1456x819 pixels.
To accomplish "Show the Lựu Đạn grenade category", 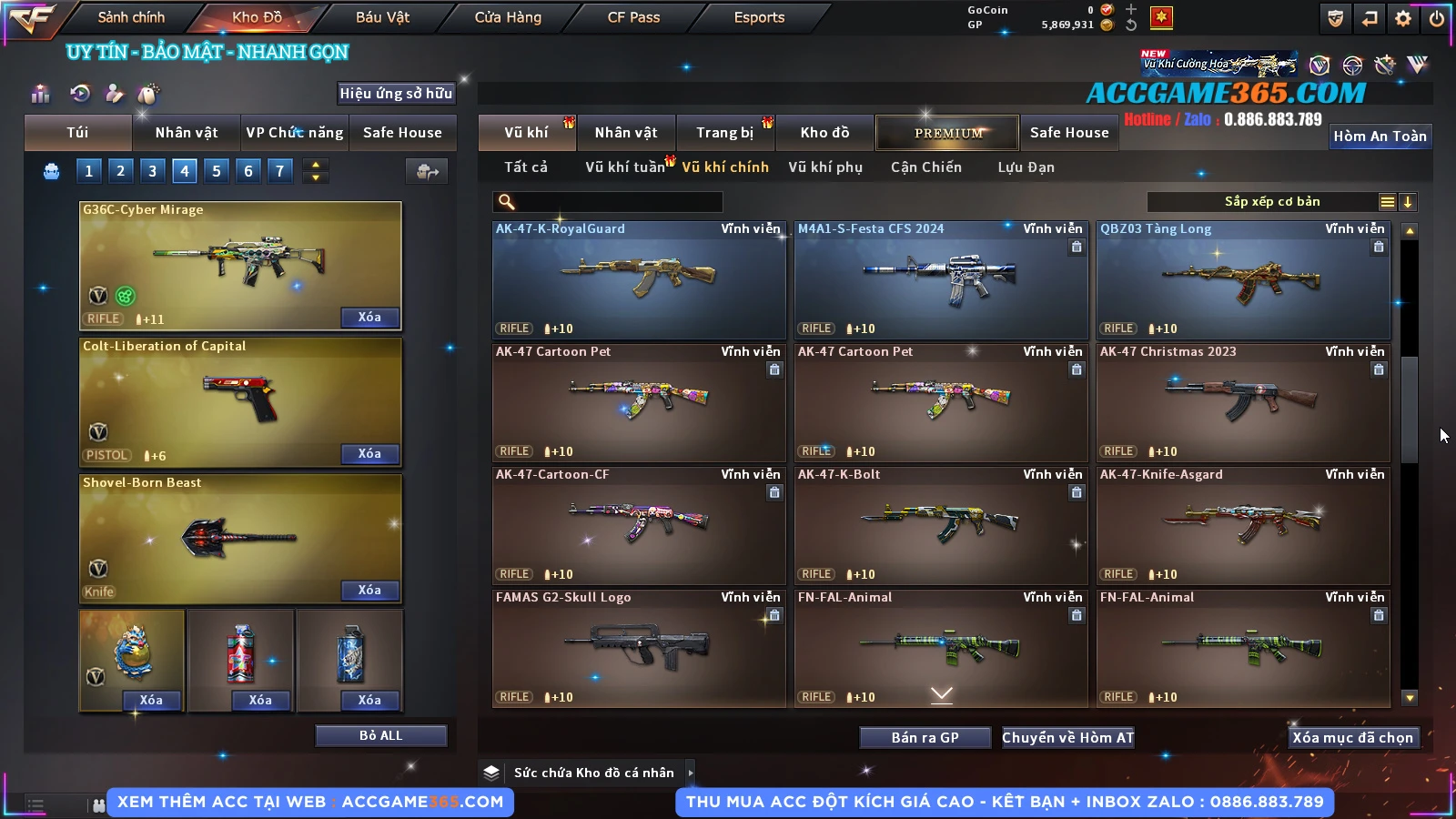I will tap(1026, 167).
